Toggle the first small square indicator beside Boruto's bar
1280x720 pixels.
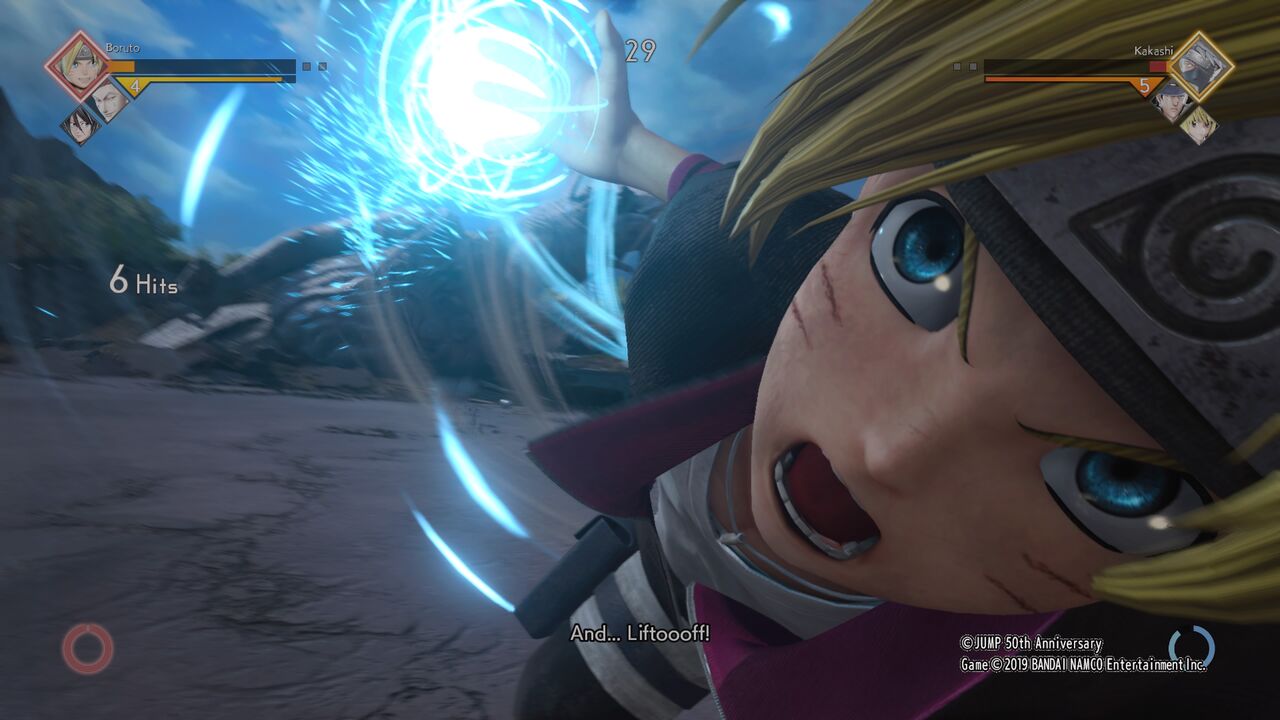[x=306, y=66]
